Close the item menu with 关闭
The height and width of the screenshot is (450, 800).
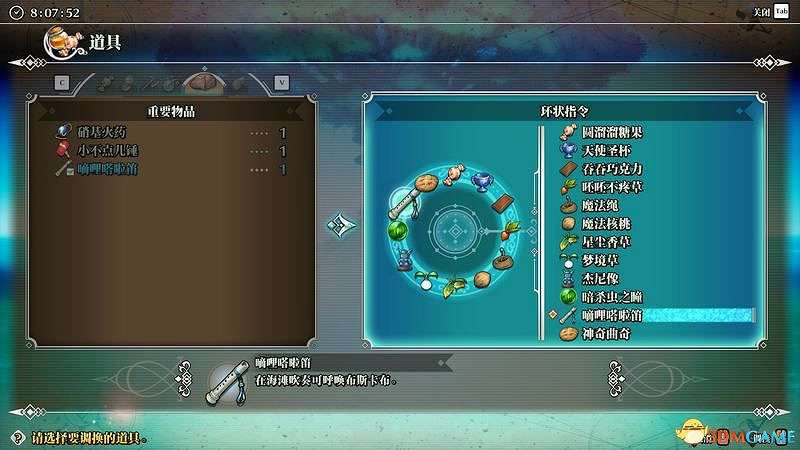tap(768, 12)
